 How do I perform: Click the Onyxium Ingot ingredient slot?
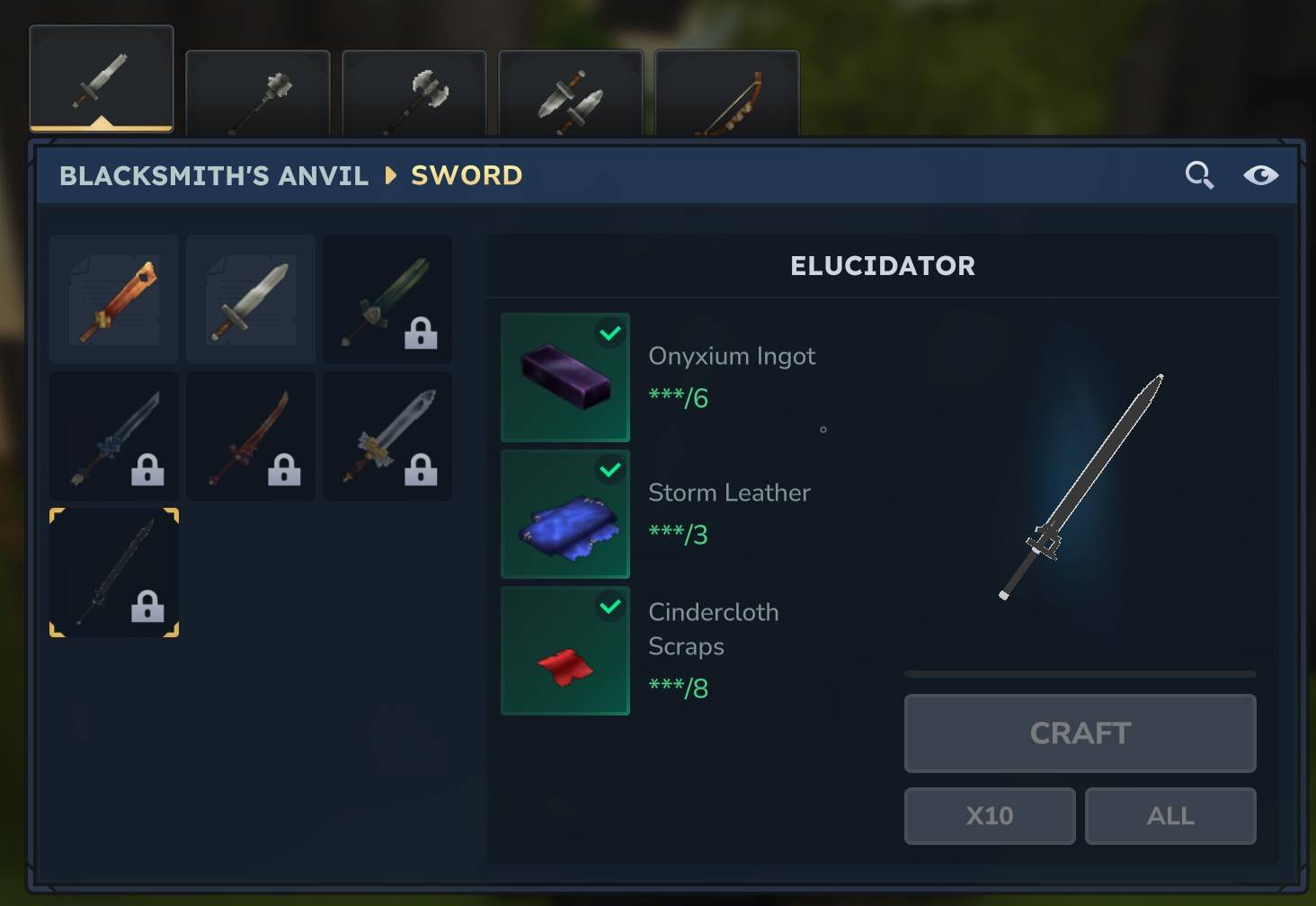pos(565,377)
